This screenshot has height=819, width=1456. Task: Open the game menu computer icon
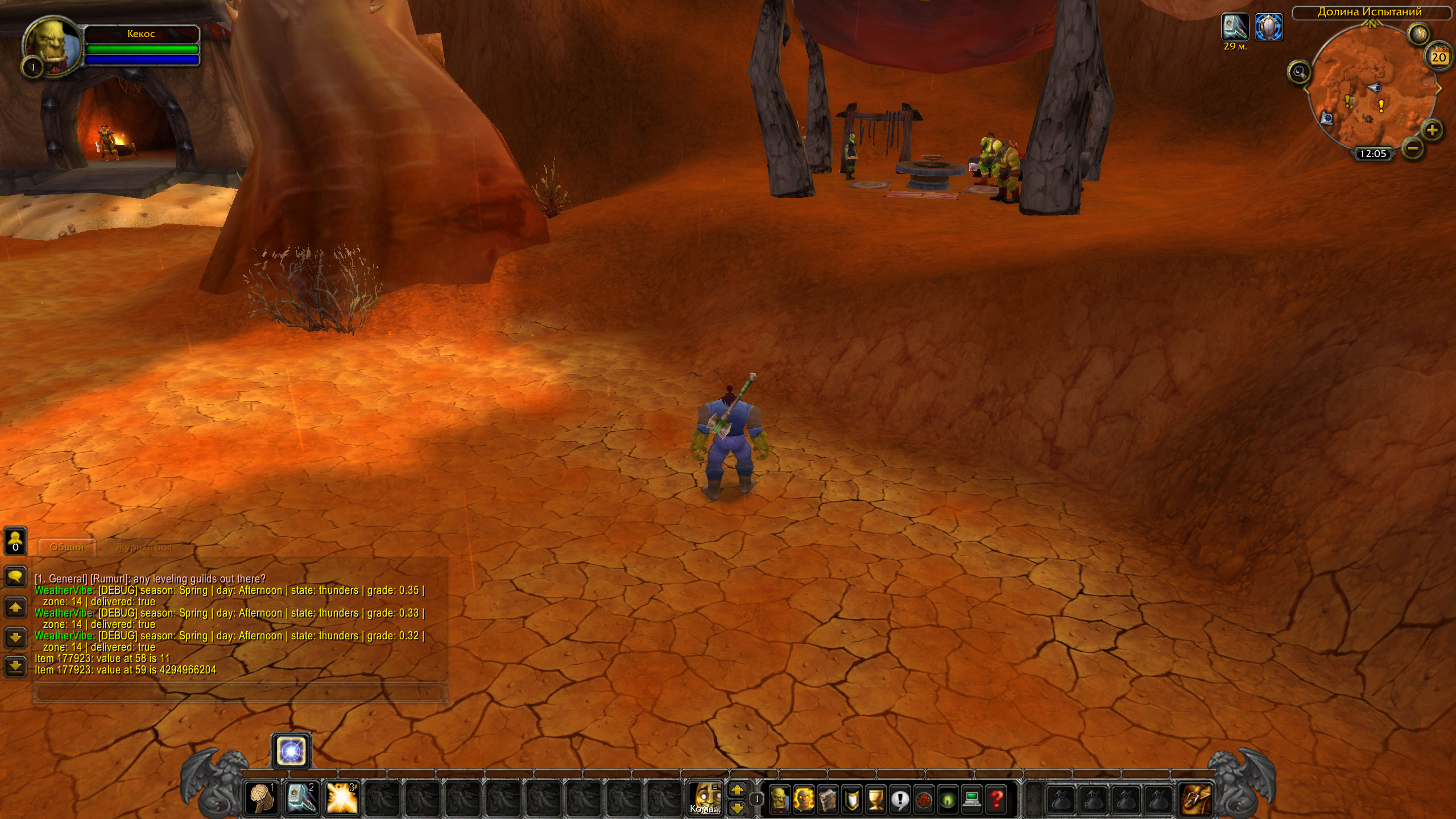[x=972, y=799]
